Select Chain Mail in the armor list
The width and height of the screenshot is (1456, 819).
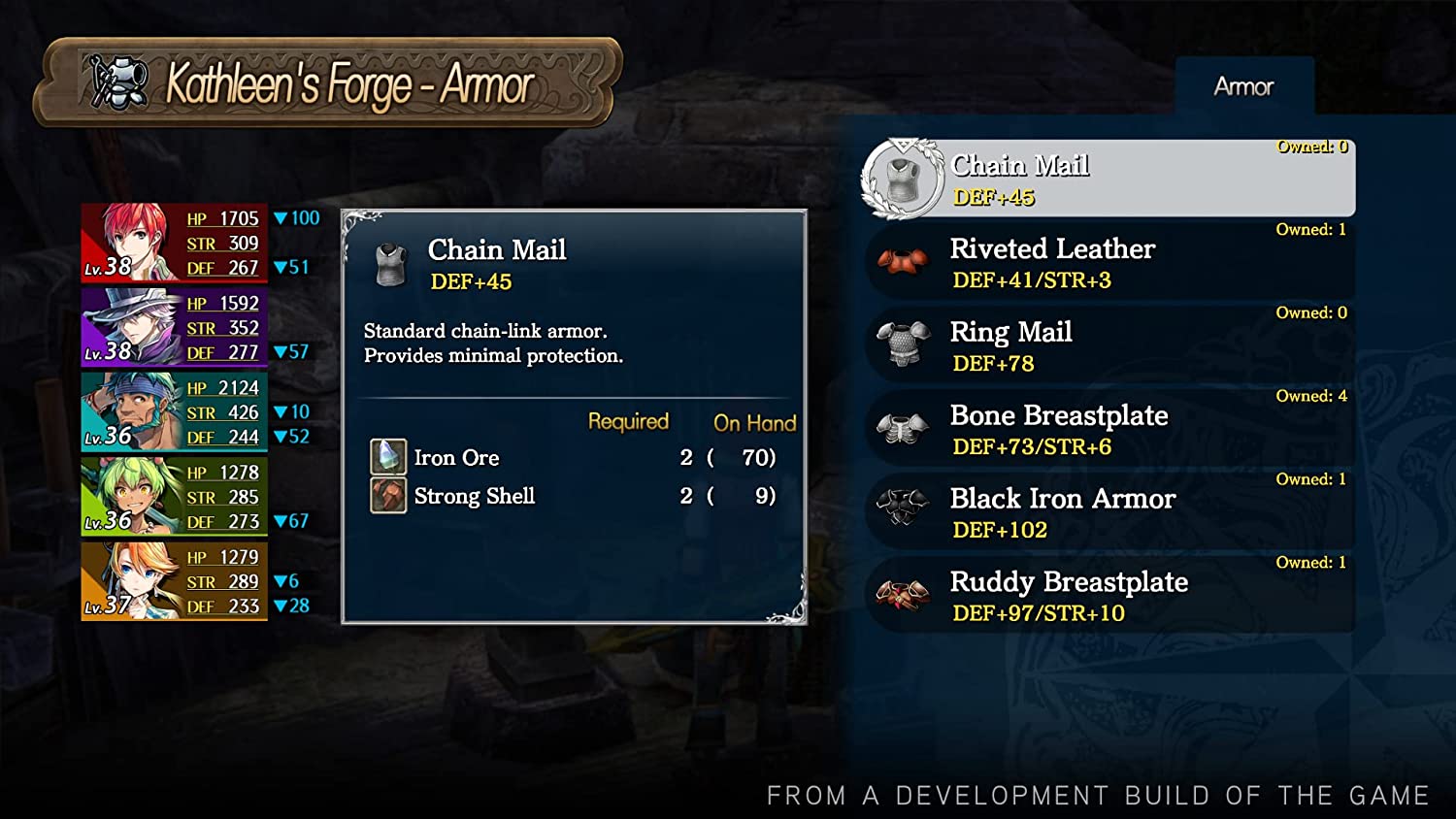point(1107,180)
